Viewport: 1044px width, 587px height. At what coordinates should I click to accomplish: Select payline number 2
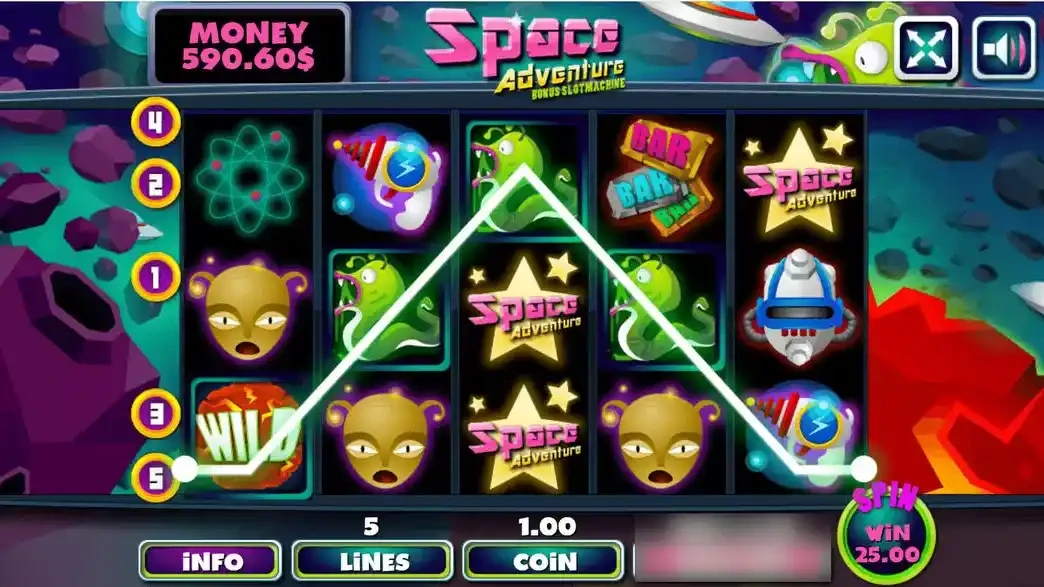(x=156, y=183)
